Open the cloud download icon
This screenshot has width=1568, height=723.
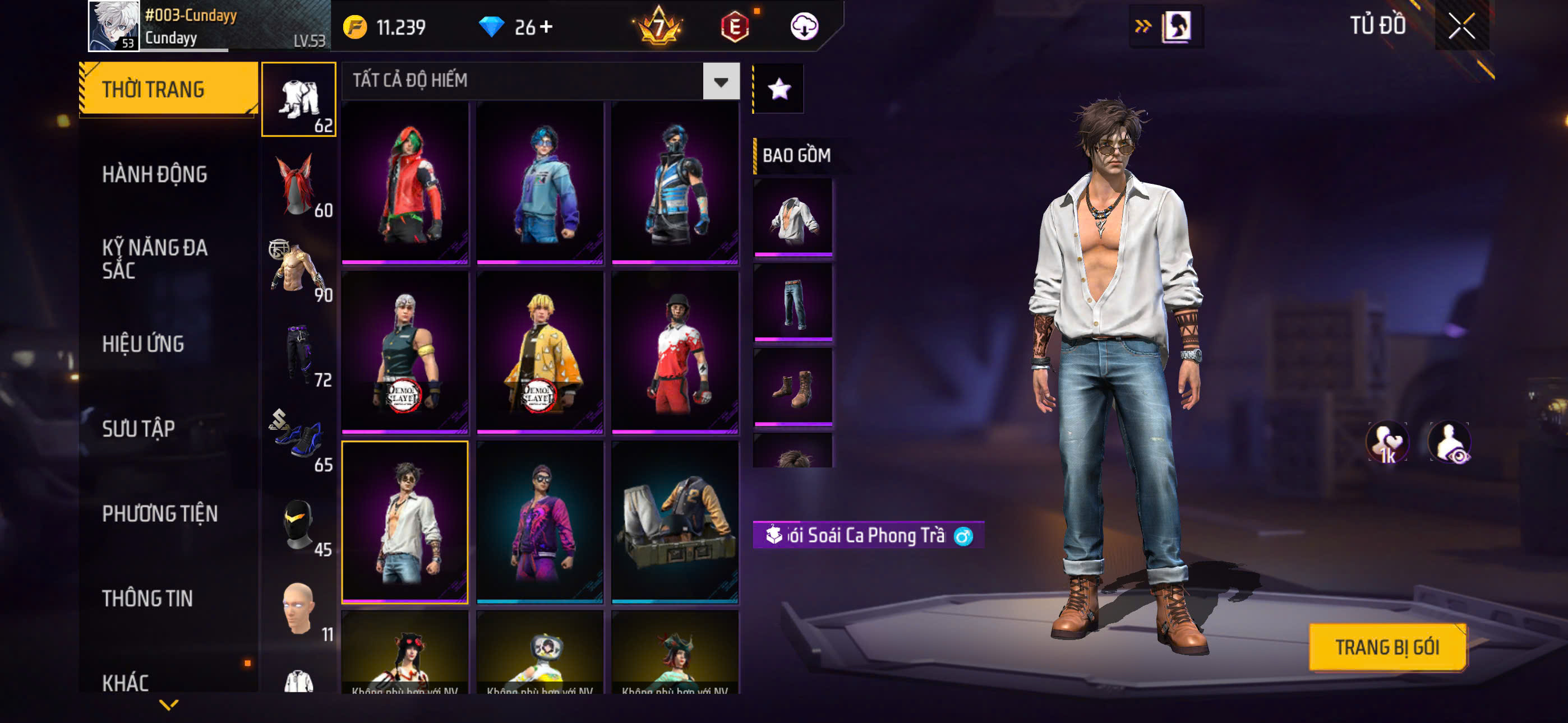(804, 27)
